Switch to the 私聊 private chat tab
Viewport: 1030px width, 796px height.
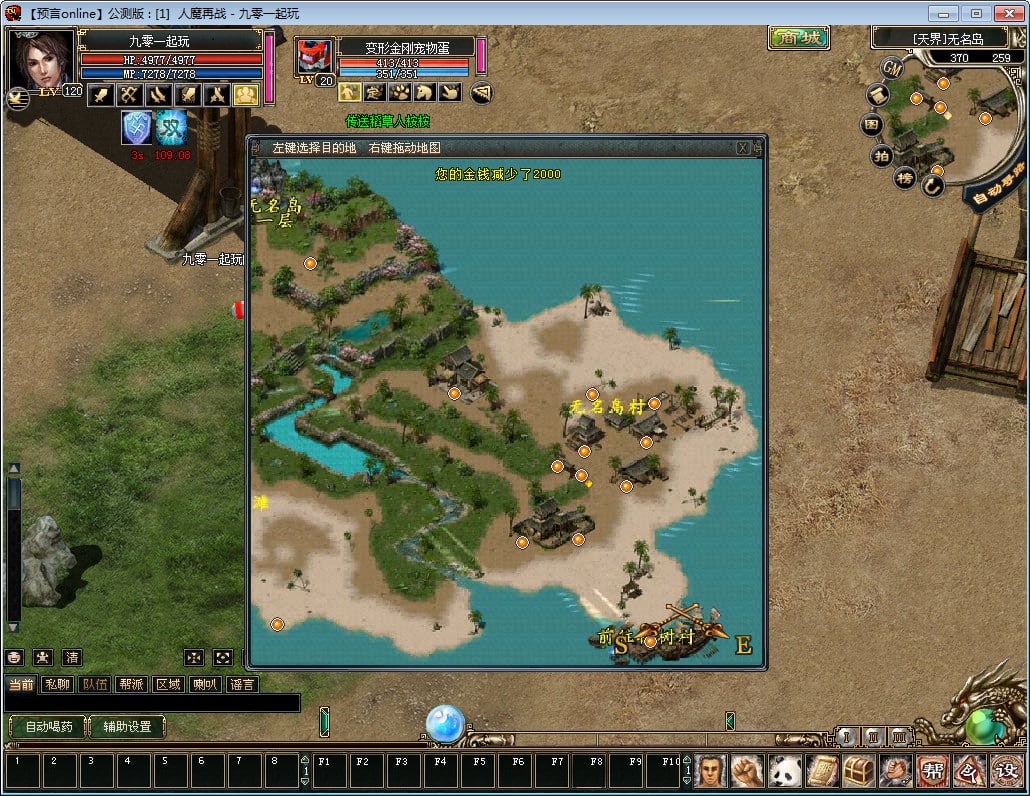(58, 684)
